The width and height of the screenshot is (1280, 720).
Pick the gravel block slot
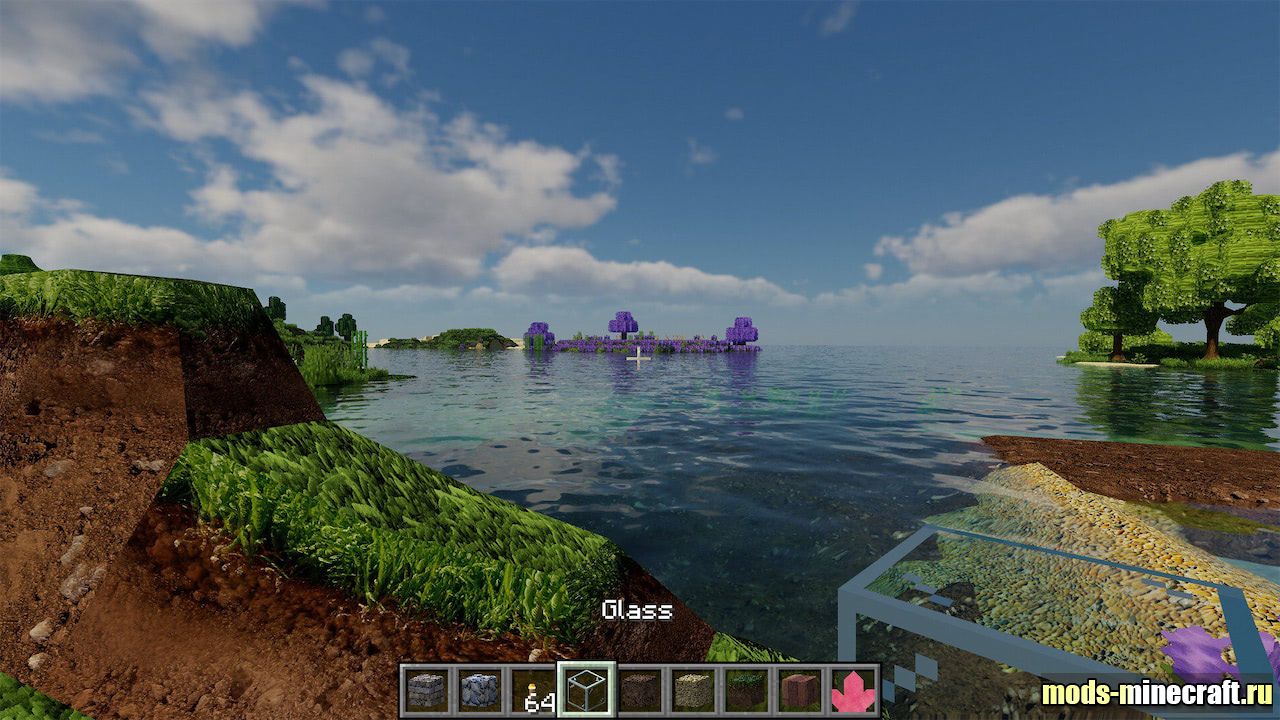point(692,690)
